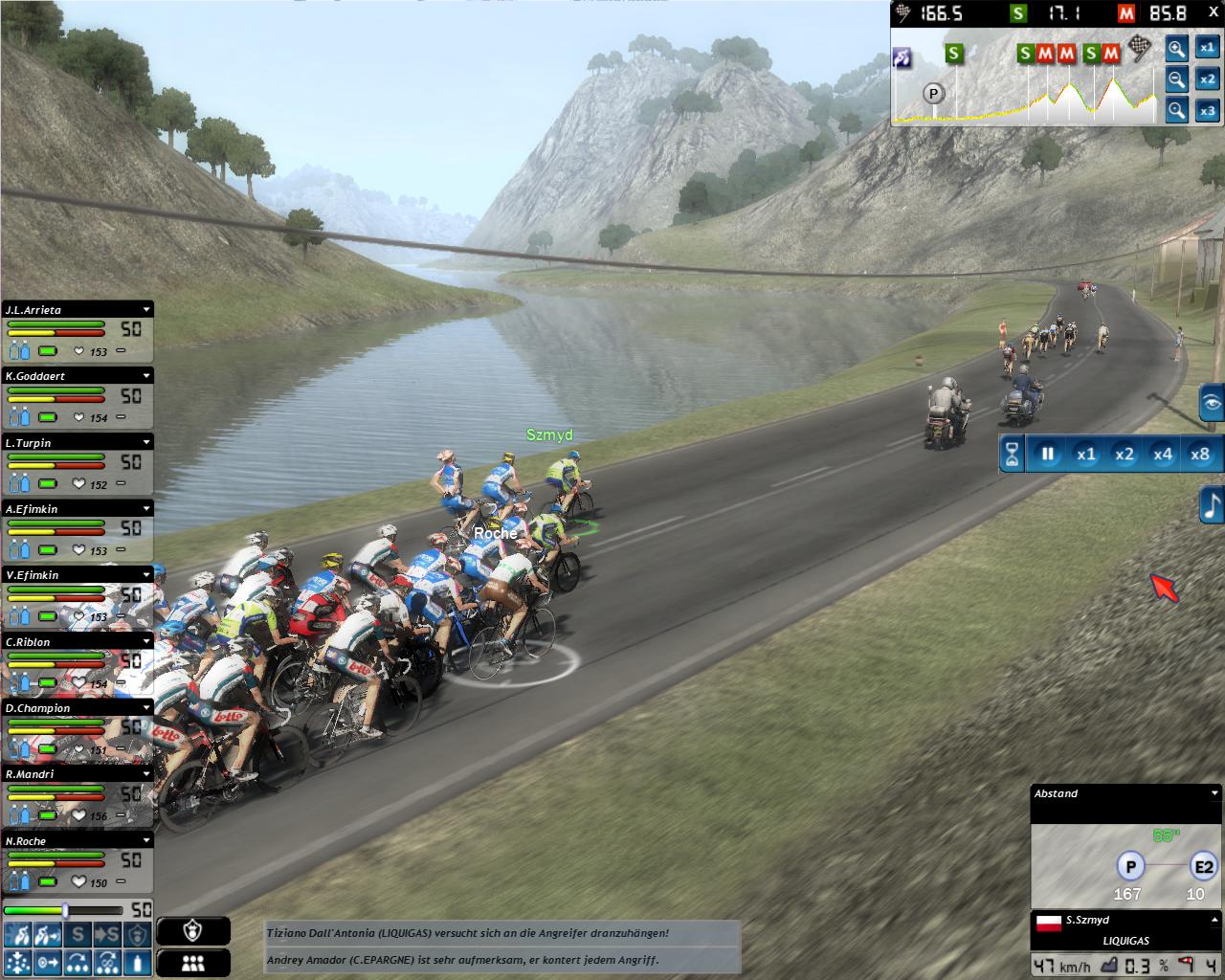The image size is (1225, 980).
Task: Open the music note panel
Action: click(1213, 504)
